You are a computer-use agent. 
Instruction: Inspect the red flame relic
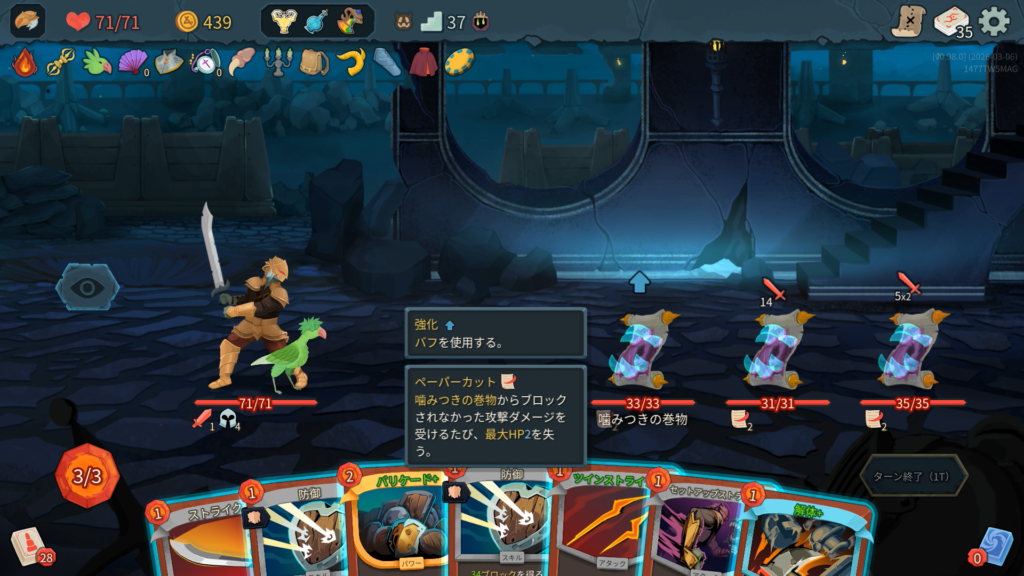click(x=24, y=62)
